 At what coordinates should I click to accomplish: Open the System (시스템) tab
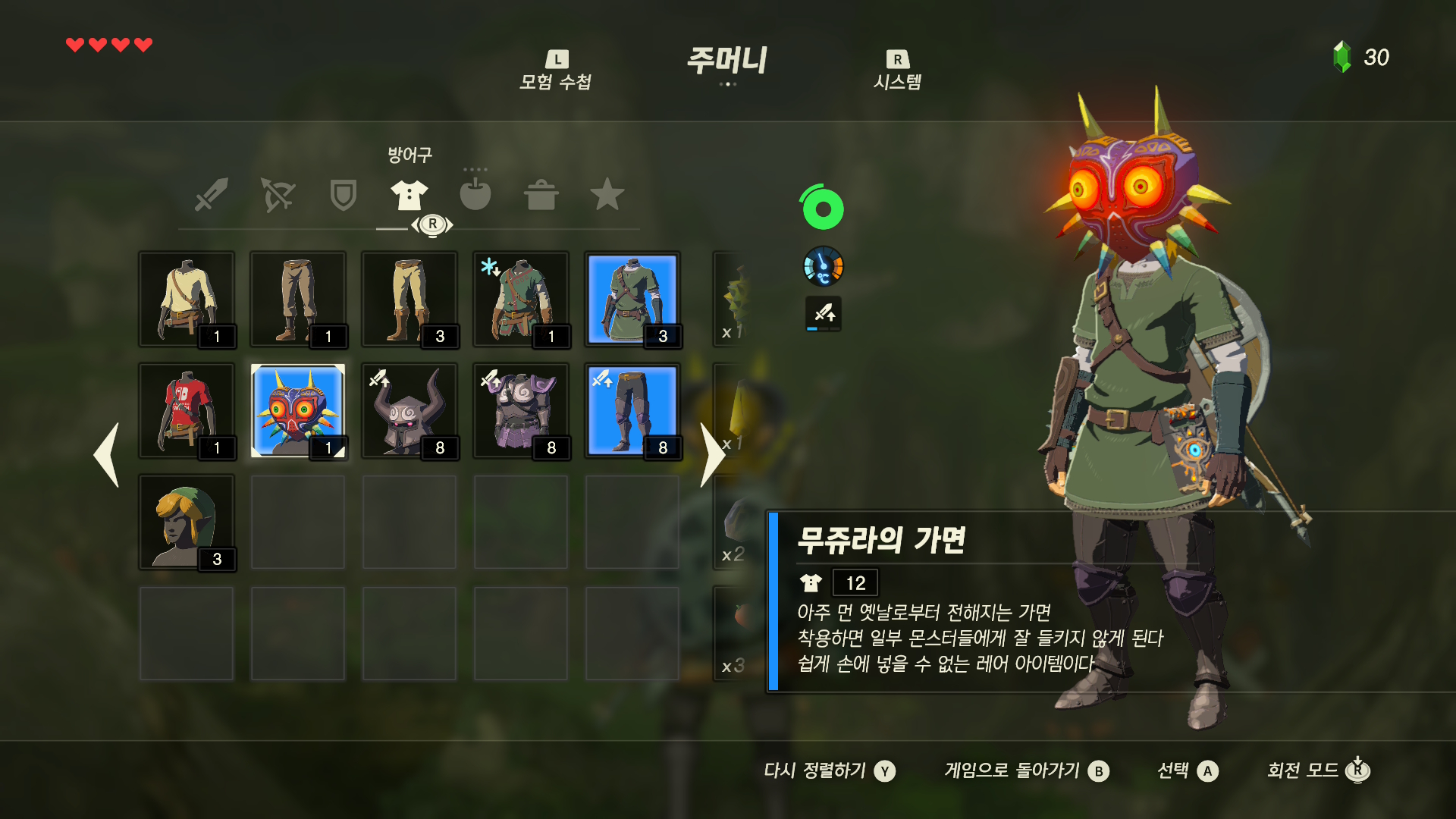pyautogui.click(x=897, y=71)
